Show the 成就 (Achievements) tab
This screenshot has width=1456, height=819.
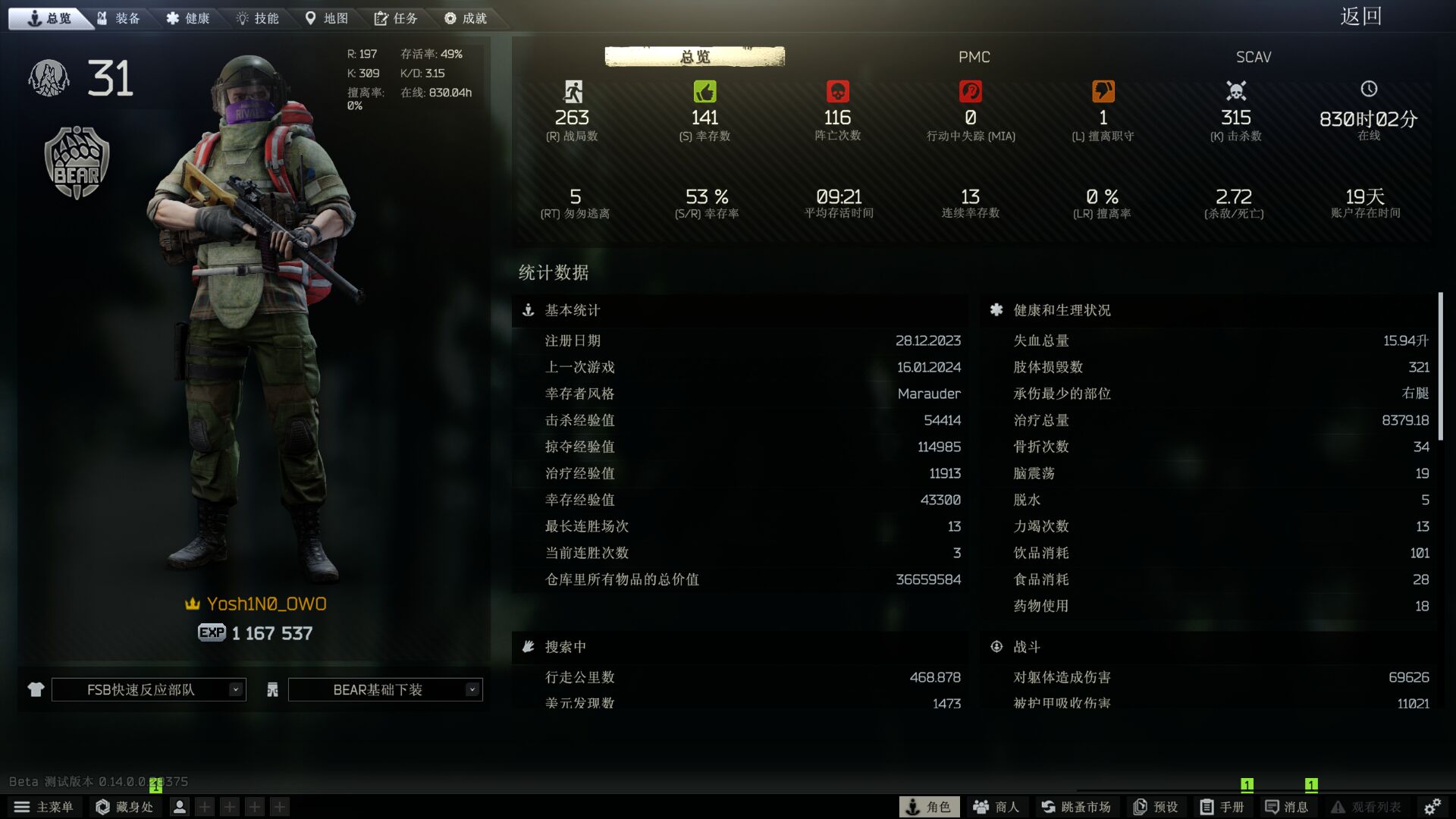tap(466, 18)
